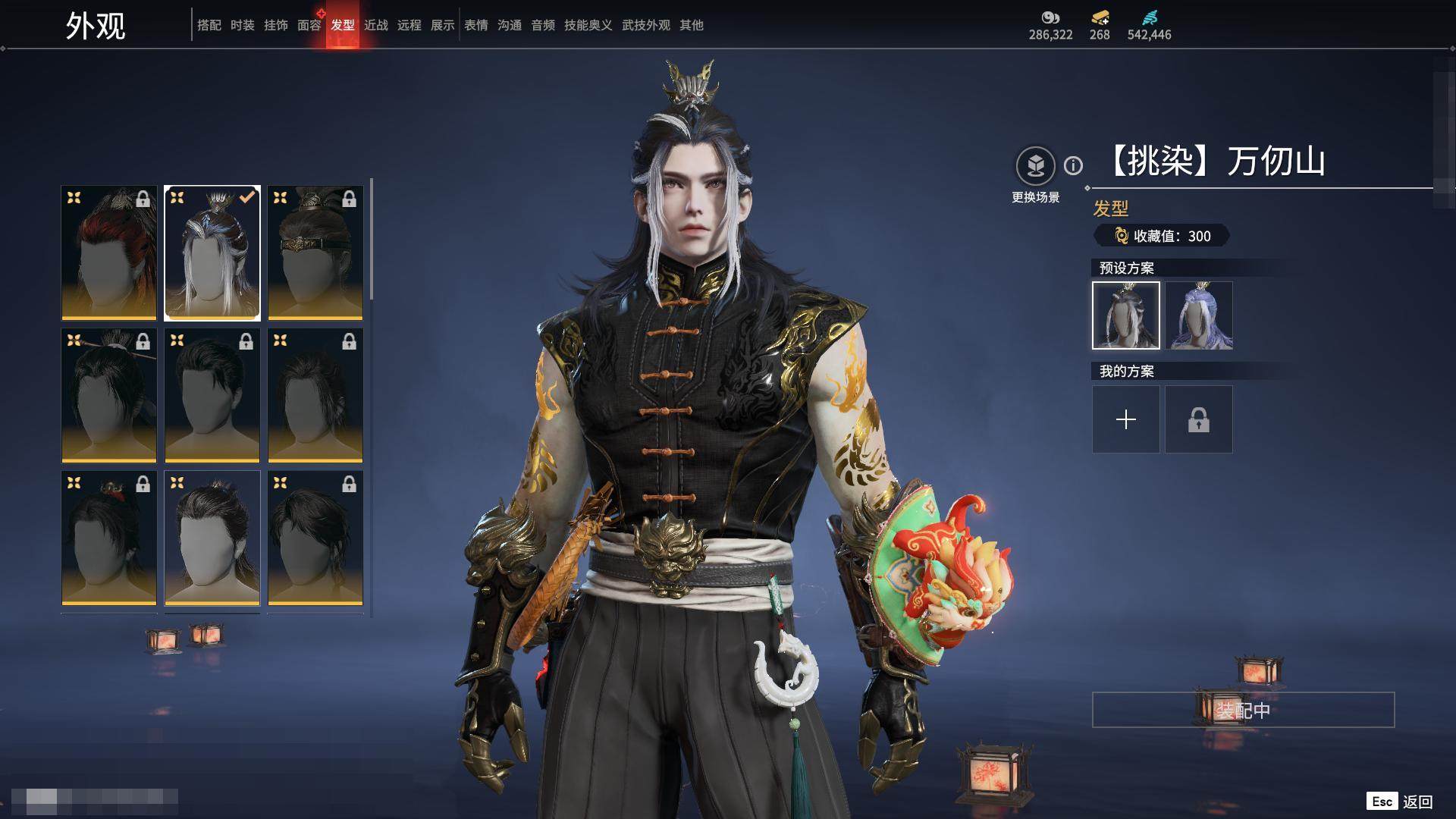
Task: Click the 装配中 equip button
Action: tap(1243, 710)
